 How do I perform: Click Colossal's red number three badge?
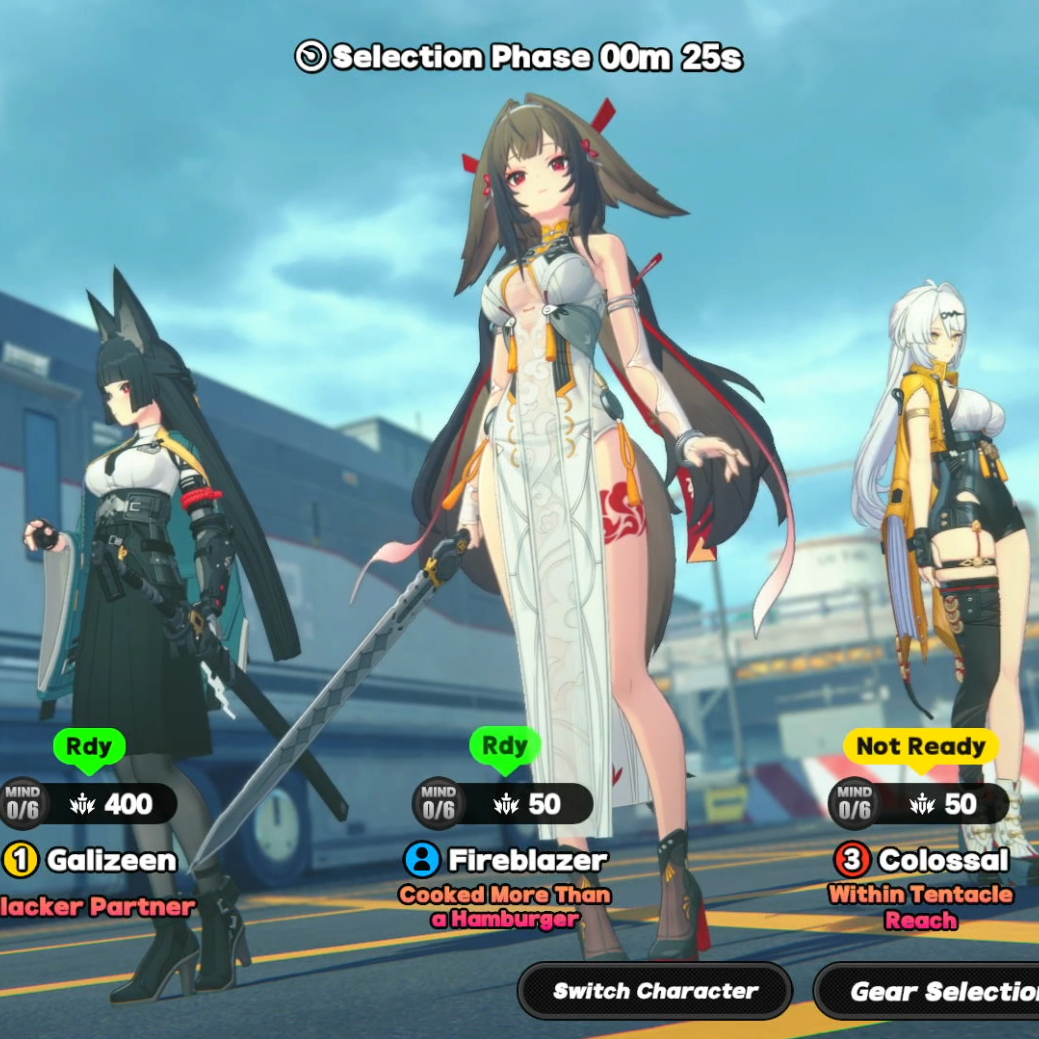852,860
